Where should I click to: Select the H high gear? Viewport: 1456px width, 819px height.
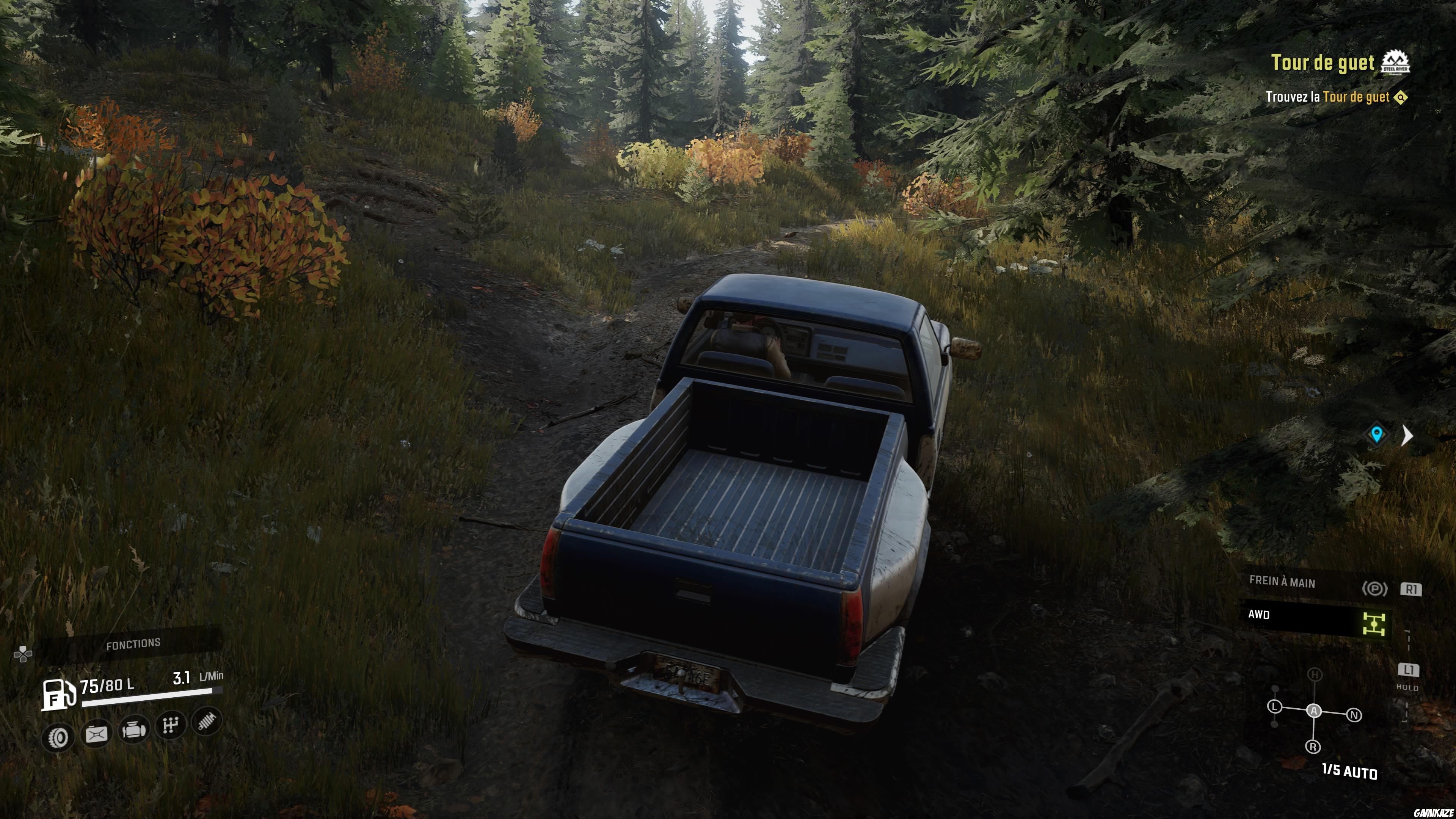coord(1315,674)
